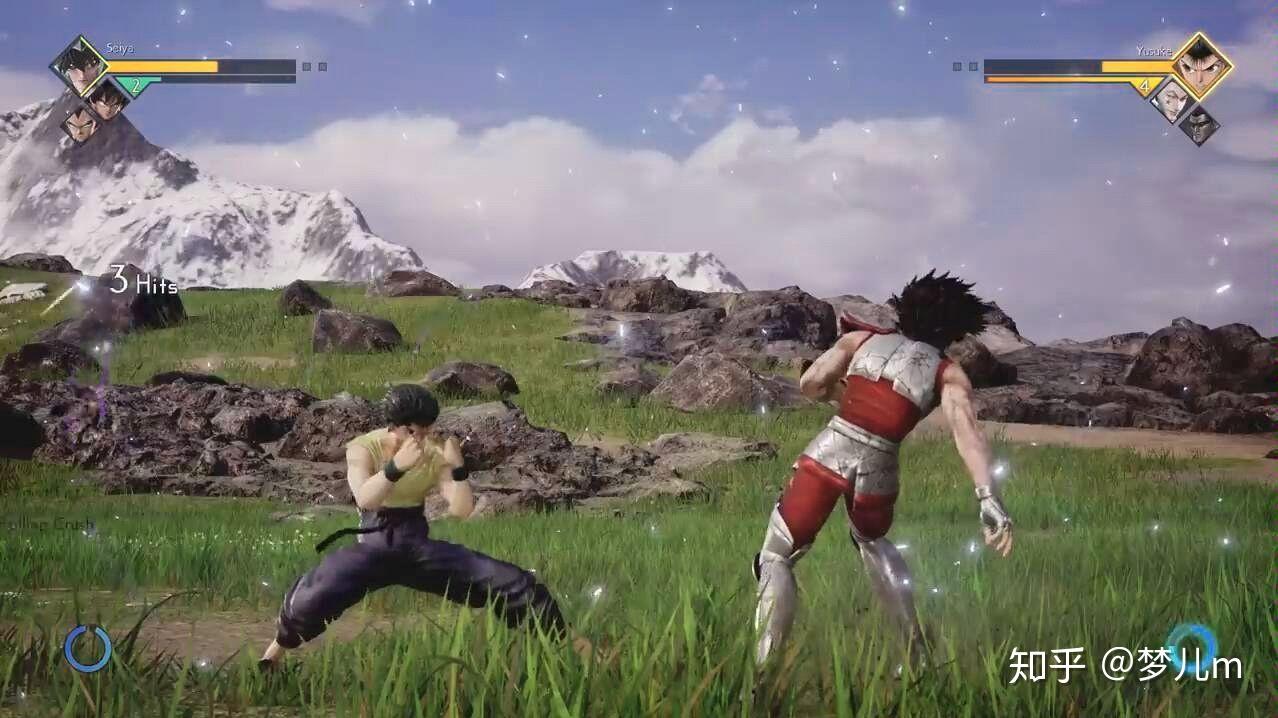This screenshot has width=1278, height=718.
Task: Select Seiya's active character portrait
Action: coord(79,66)
